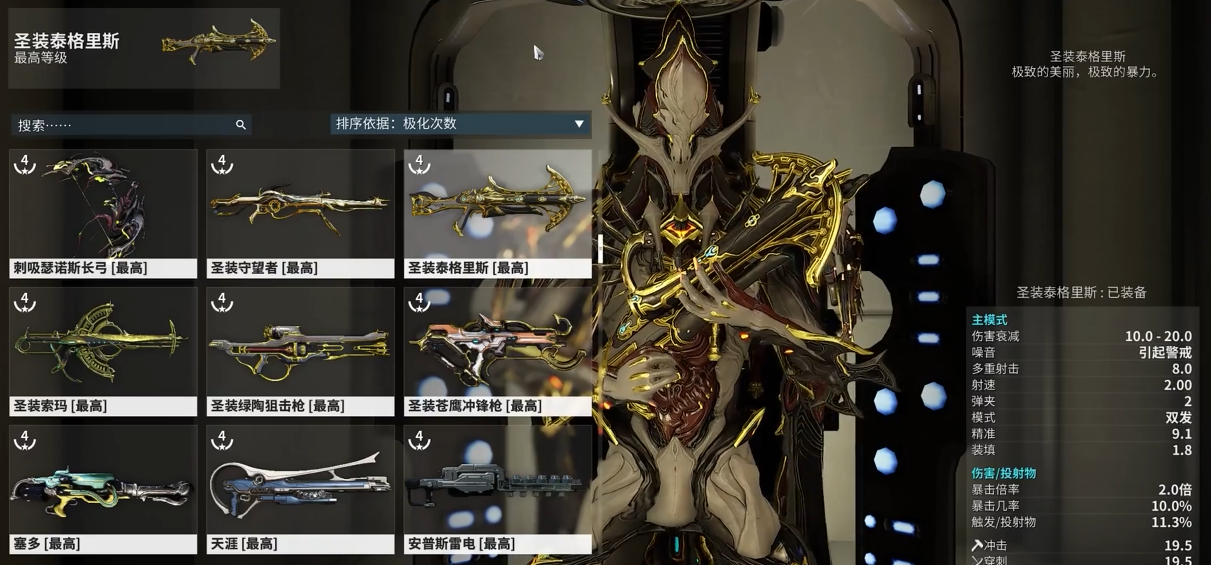1211x565 pixels.
Task: Select the 圣装绿陶狙击枪 tile
Action: click(x=300, y=351)
